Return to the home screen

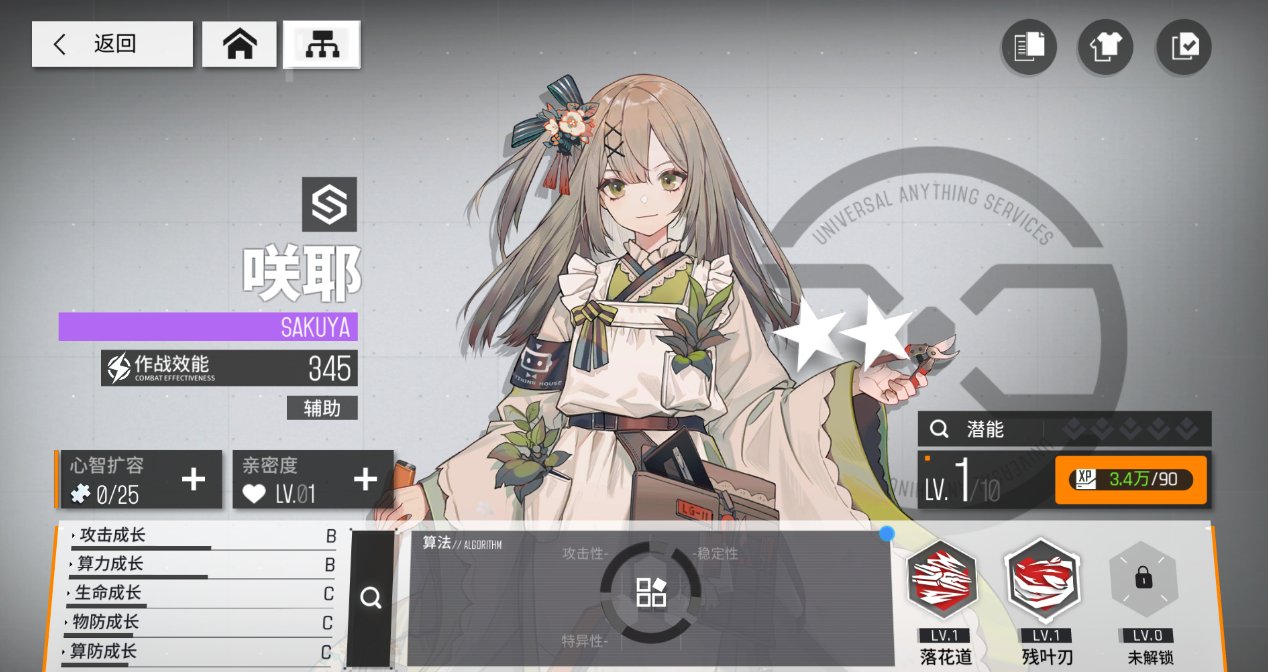239,44
